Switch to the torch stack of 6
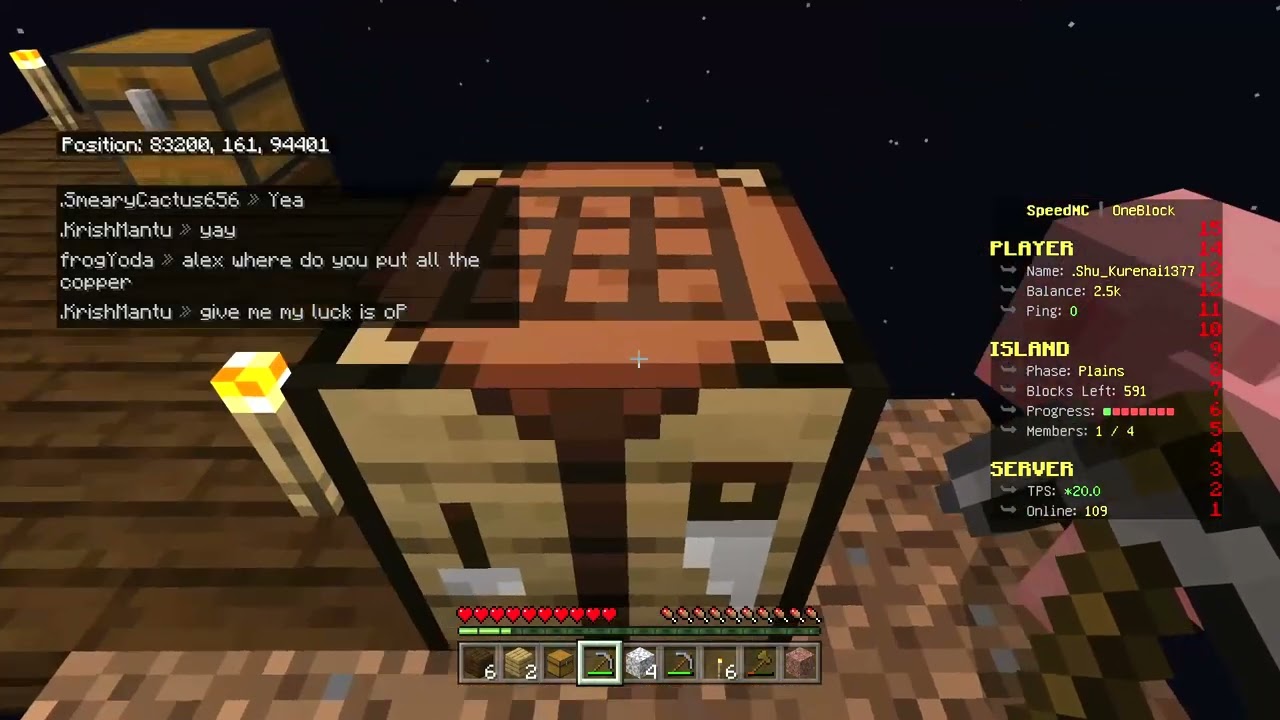The width and height of the screenshot is (1280, 720). pyautogui.click(x=720, y=663)
